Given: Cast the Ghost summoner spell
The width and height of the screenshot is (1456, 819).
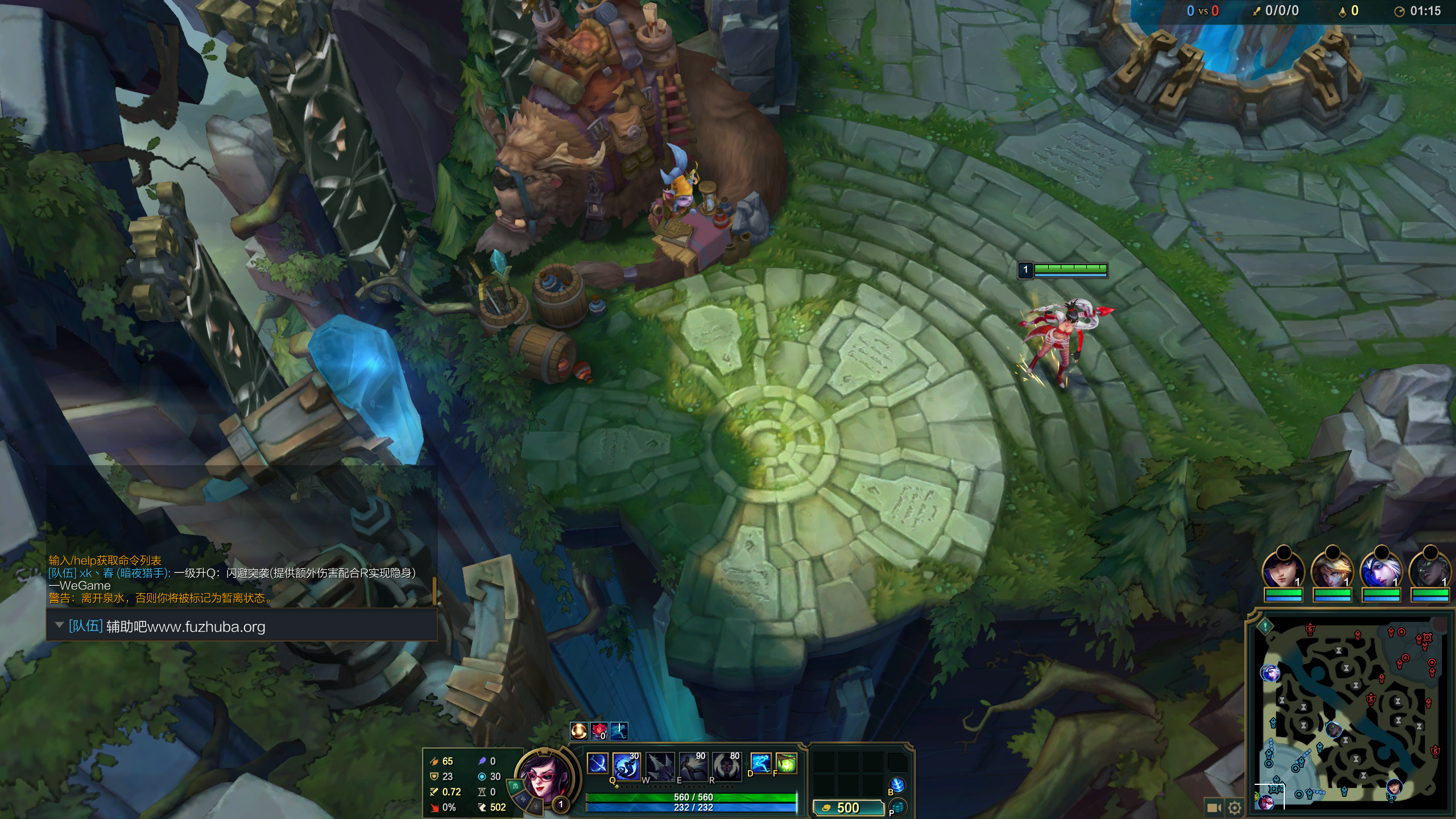Looking at the screenshot, I should tap(760, 763).
